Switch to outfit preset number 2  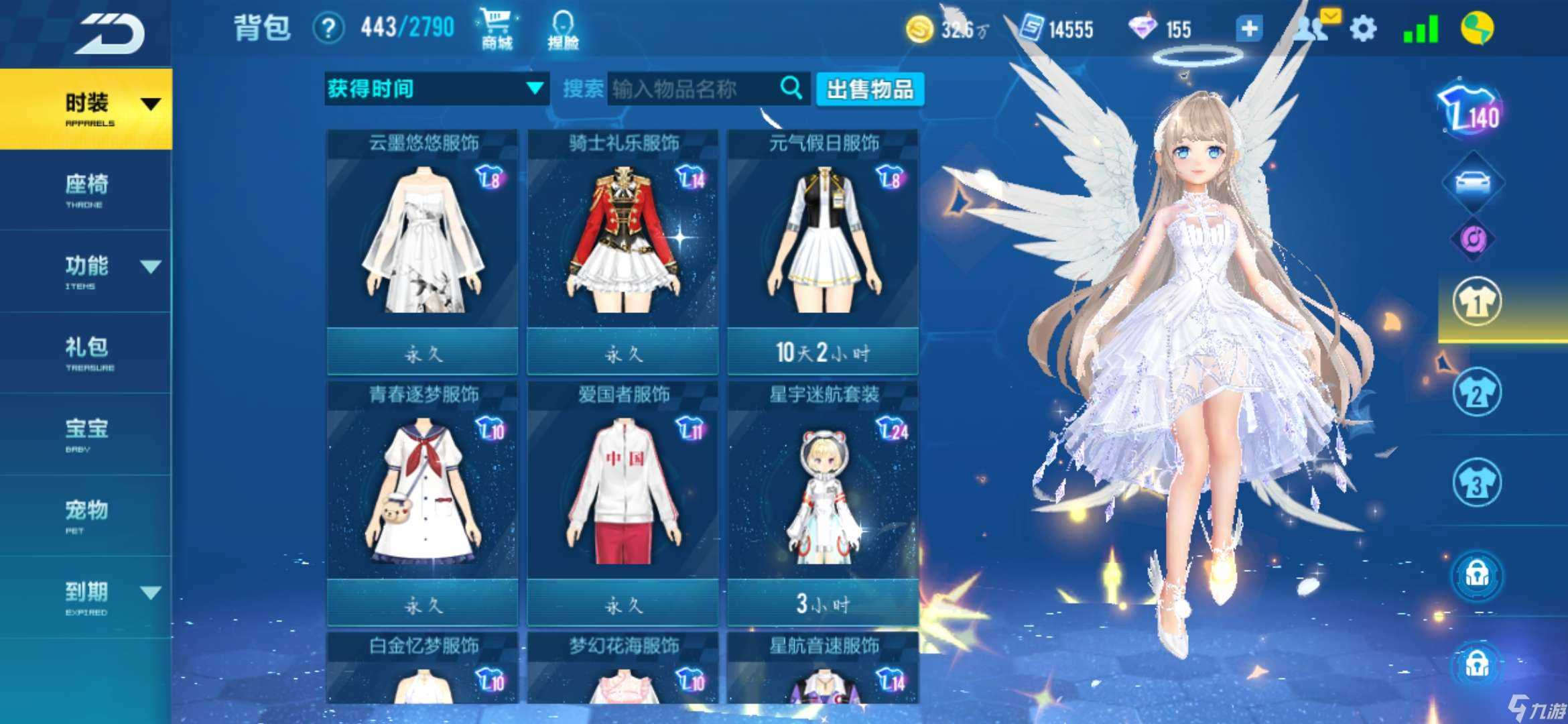pos(1477,392)
